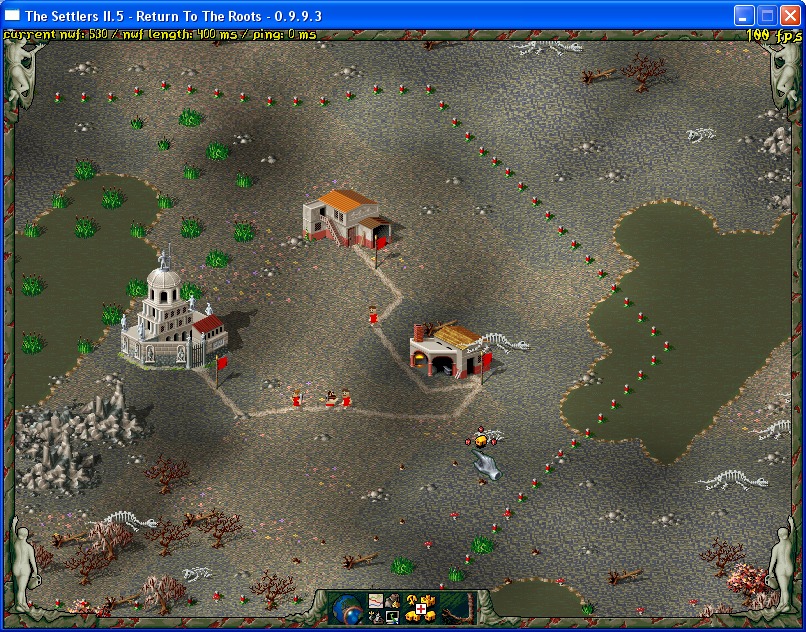Close the Settlers II.5 window

point(790,15)
